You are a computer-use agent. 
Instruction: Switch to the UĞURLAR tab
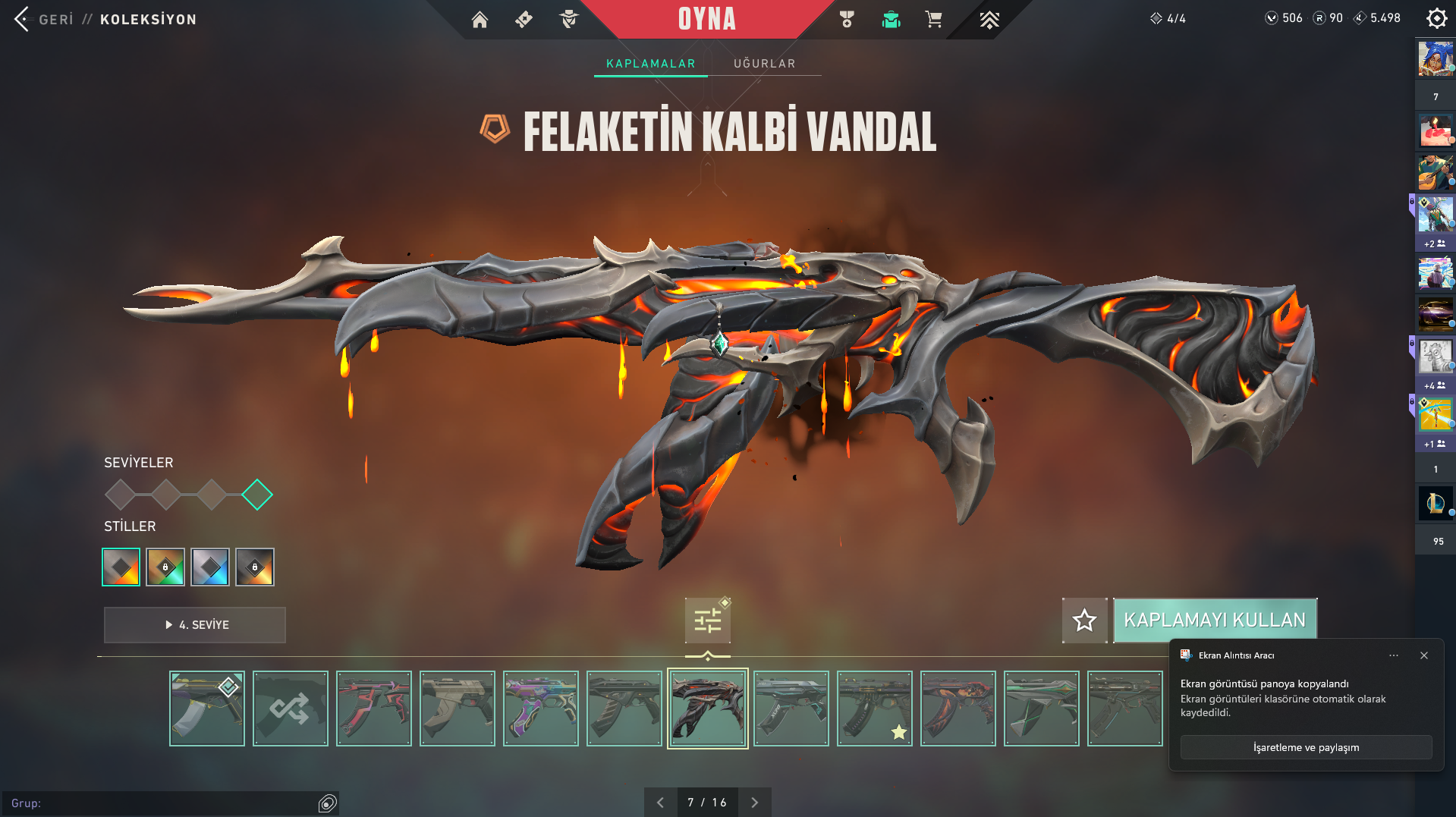[764, 64]
